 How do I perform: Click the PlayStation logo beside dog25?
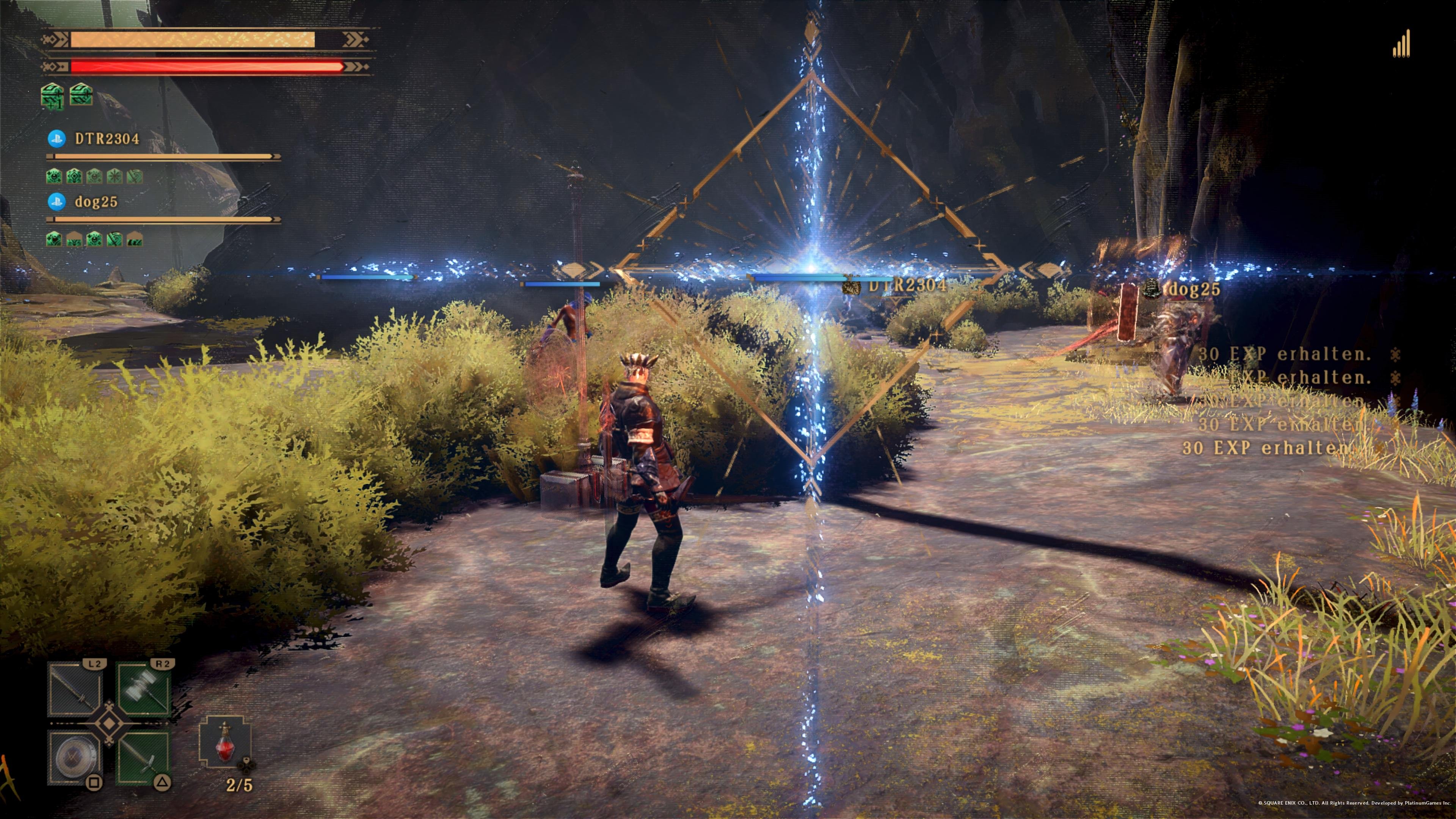point(56,202)
